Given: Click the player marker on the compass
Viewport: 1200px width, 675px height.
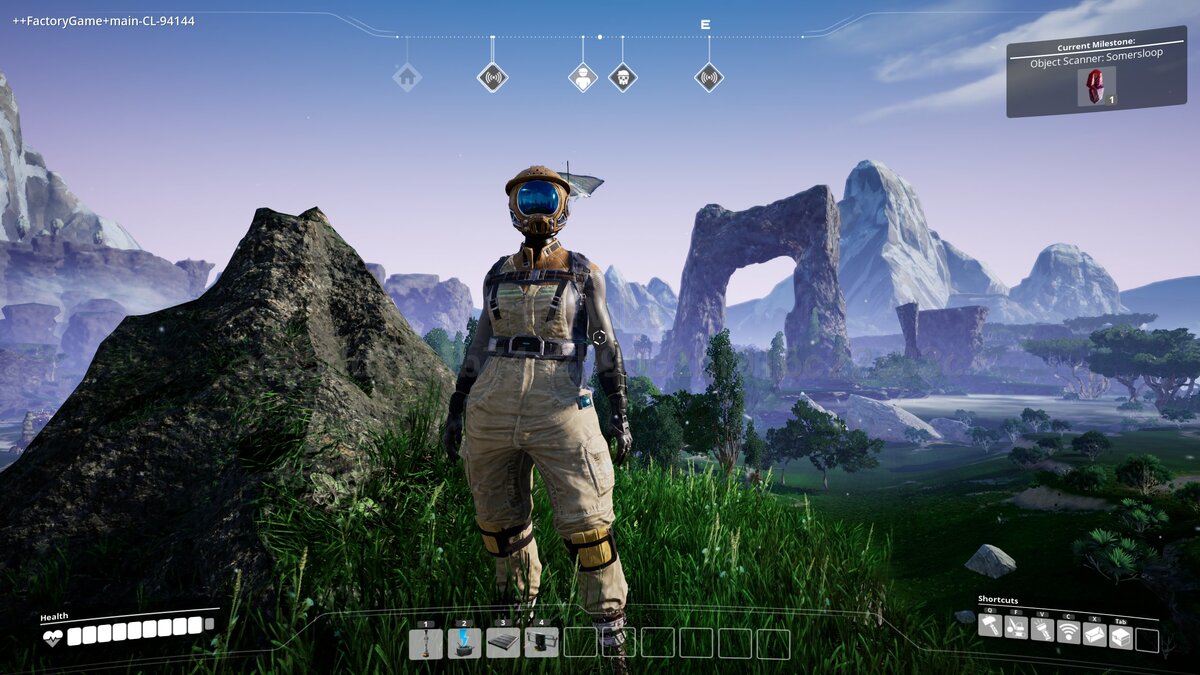Looking at the screenshot, I should coord(583,77).
